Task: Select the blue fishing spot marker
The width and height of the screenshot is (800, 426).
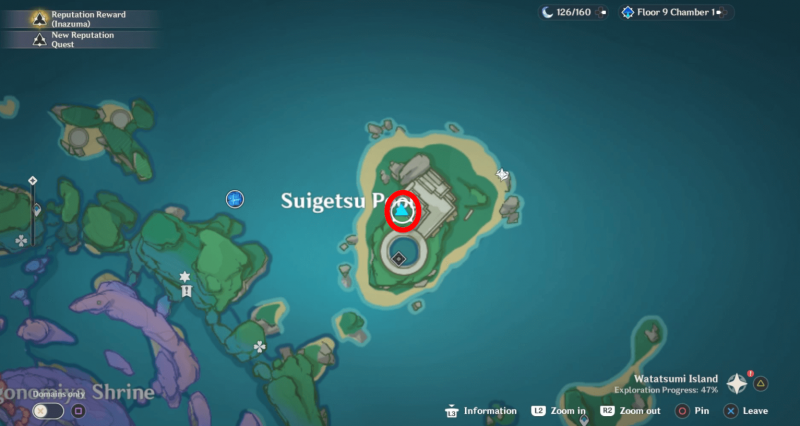Action: coord(235,200)
